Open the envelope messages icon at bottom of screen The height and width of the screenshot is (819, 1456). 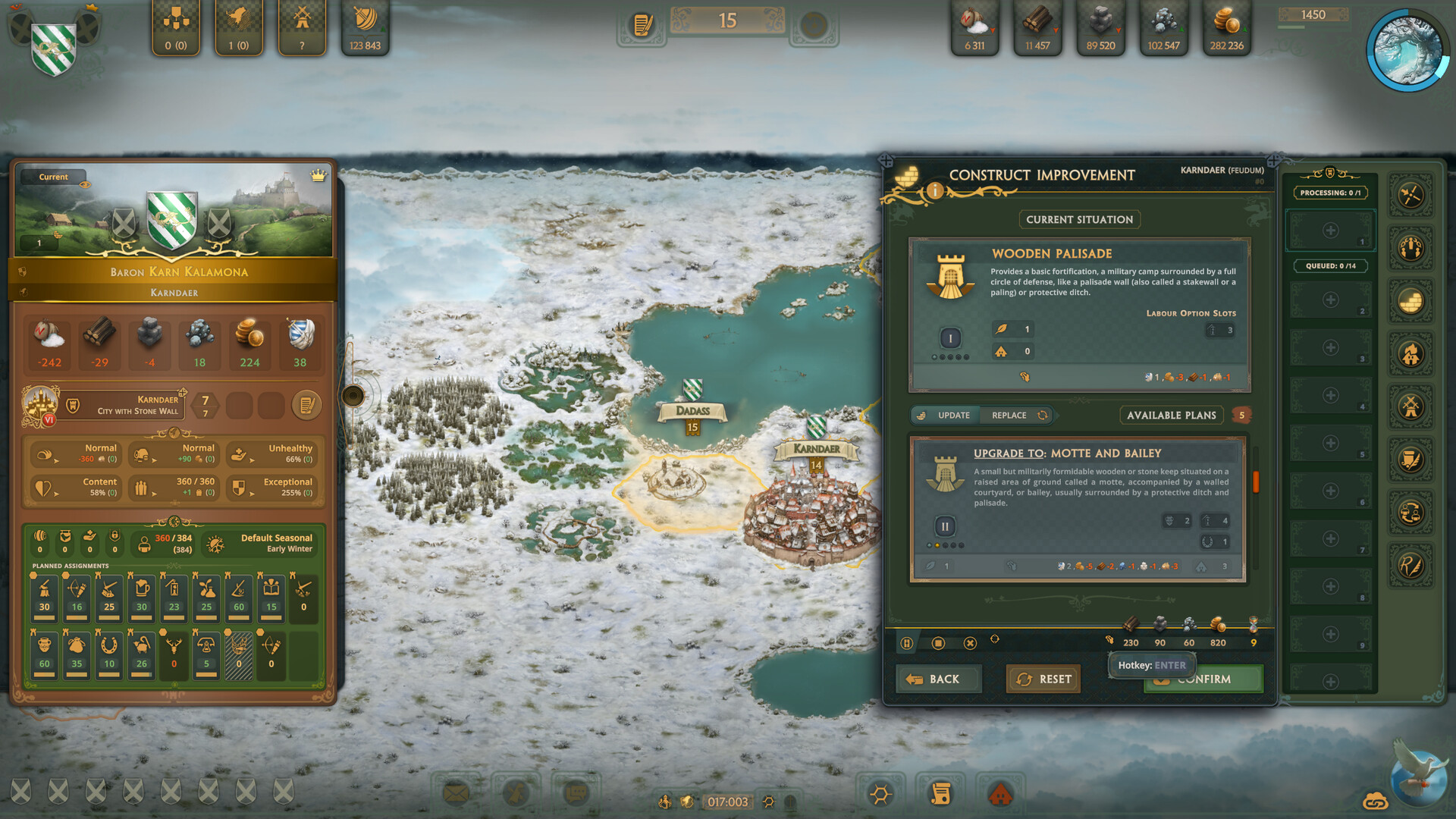click(x=455, y=794)
